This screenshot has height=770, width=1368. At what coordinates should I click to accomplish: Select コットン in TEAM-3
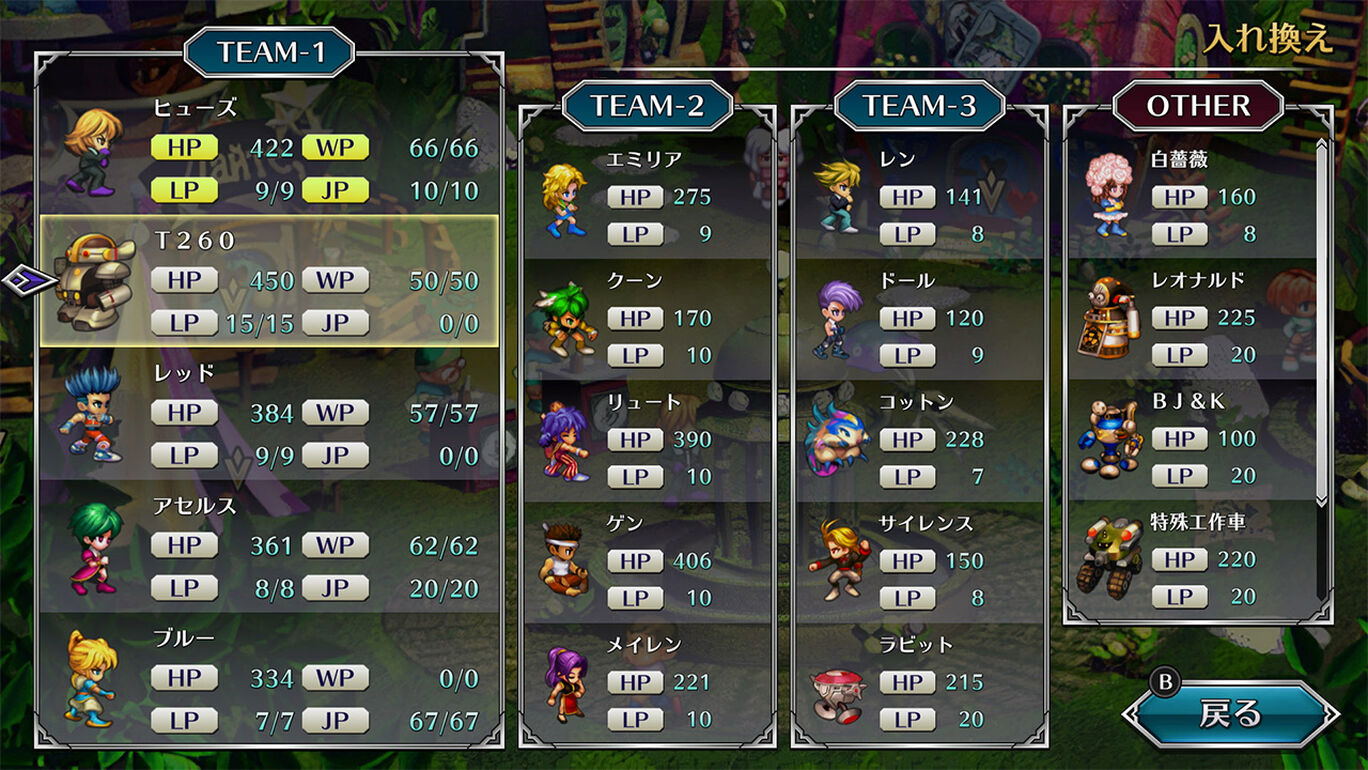click(x=919, y=439)
